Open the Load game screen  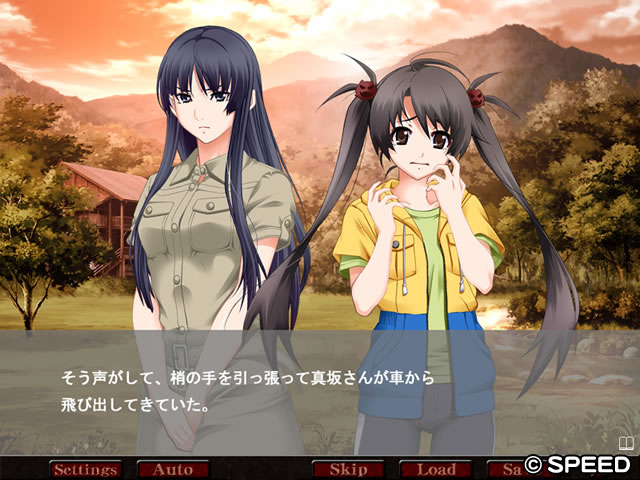tap(435, 469)
